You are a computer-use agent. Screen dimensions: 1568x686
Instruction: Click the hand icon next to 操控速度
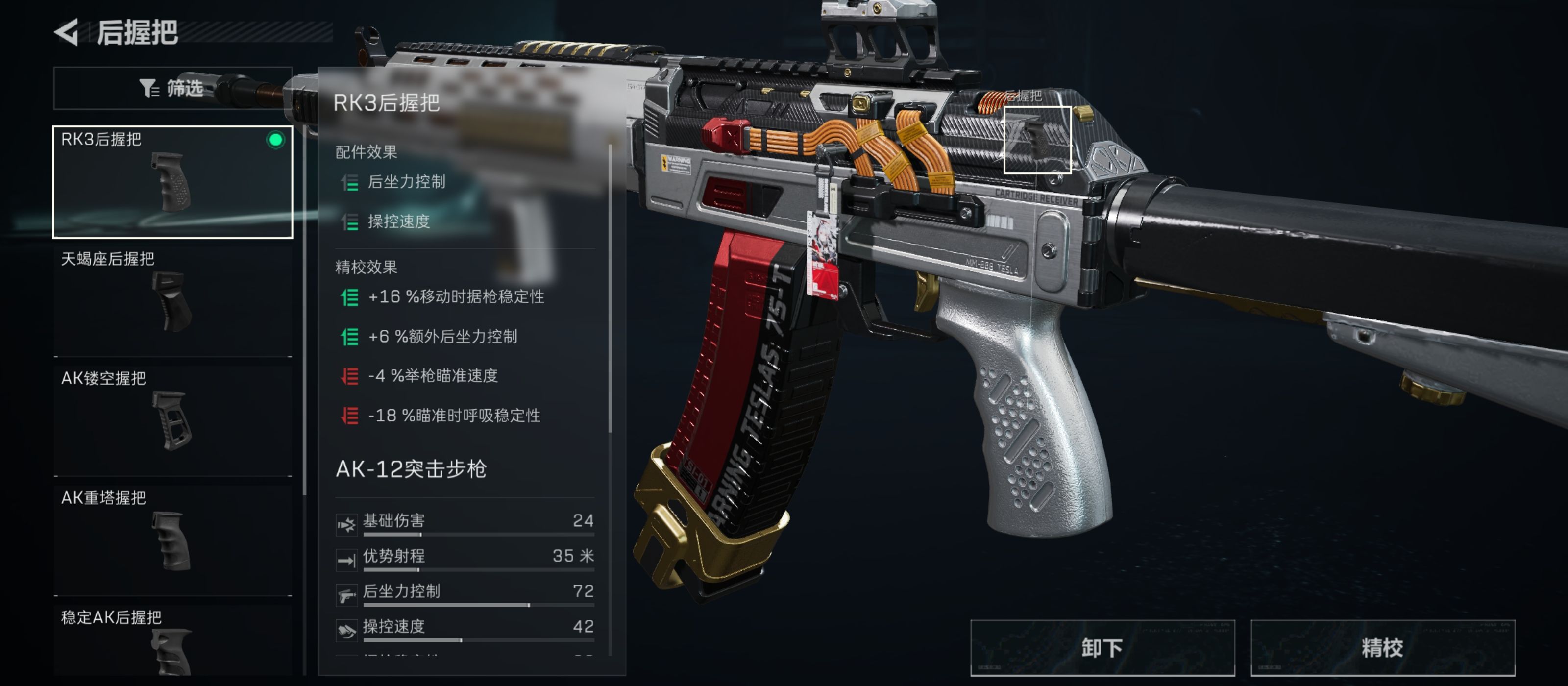tap(346, 631)
